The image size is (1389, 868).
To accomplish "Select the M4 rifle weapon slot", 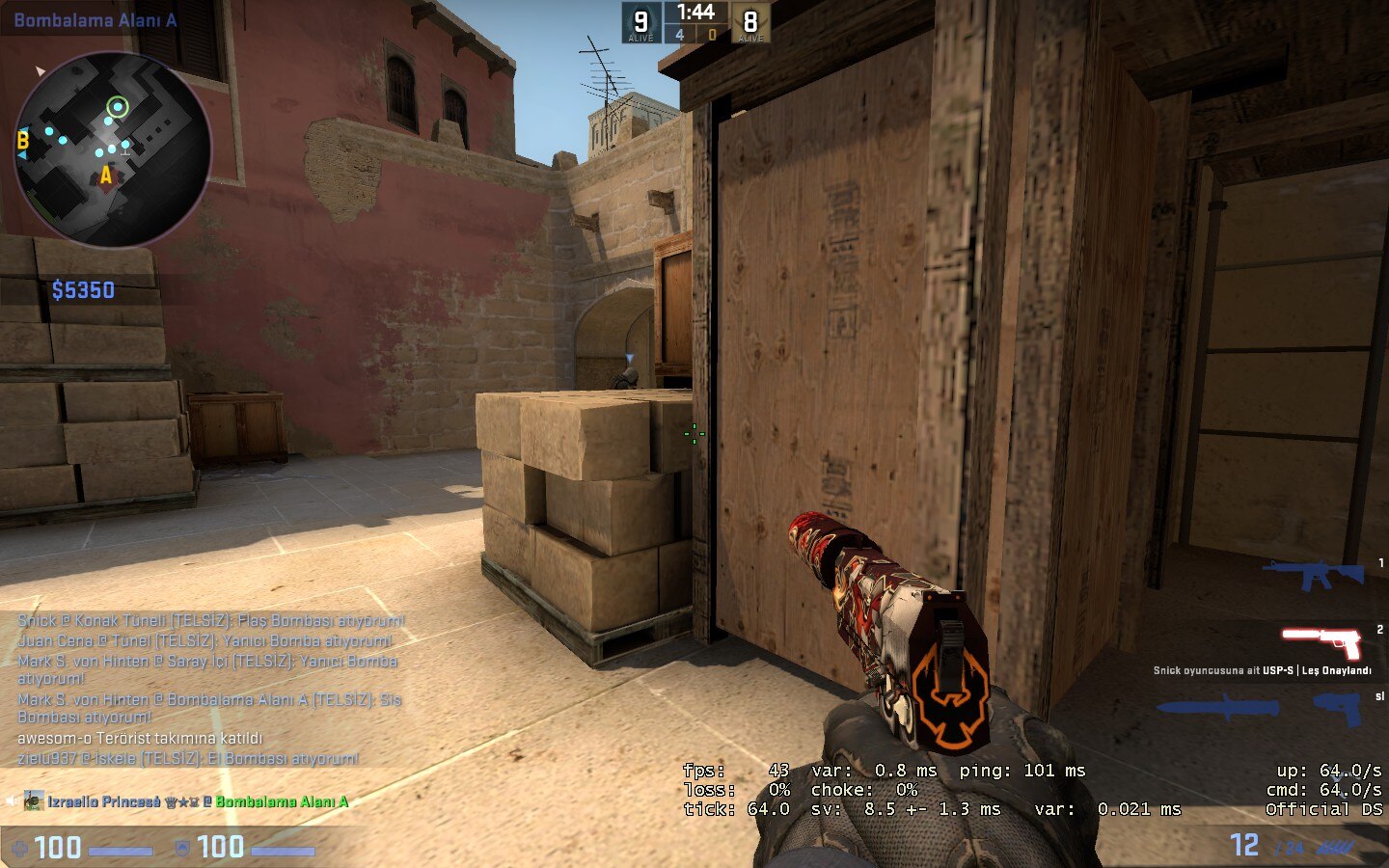I will coord(1313,575).
